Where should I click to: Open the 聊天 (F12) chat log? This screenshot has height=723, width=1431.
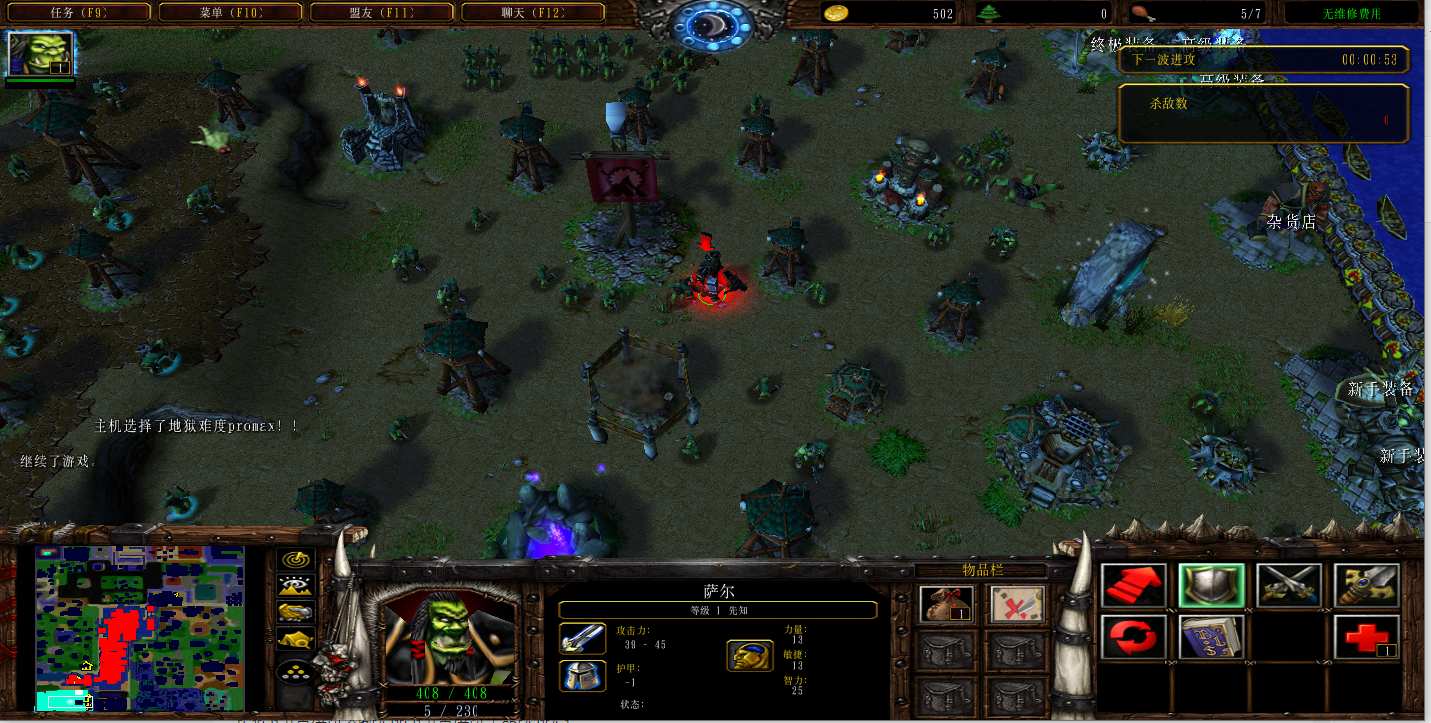coord(532,13)
